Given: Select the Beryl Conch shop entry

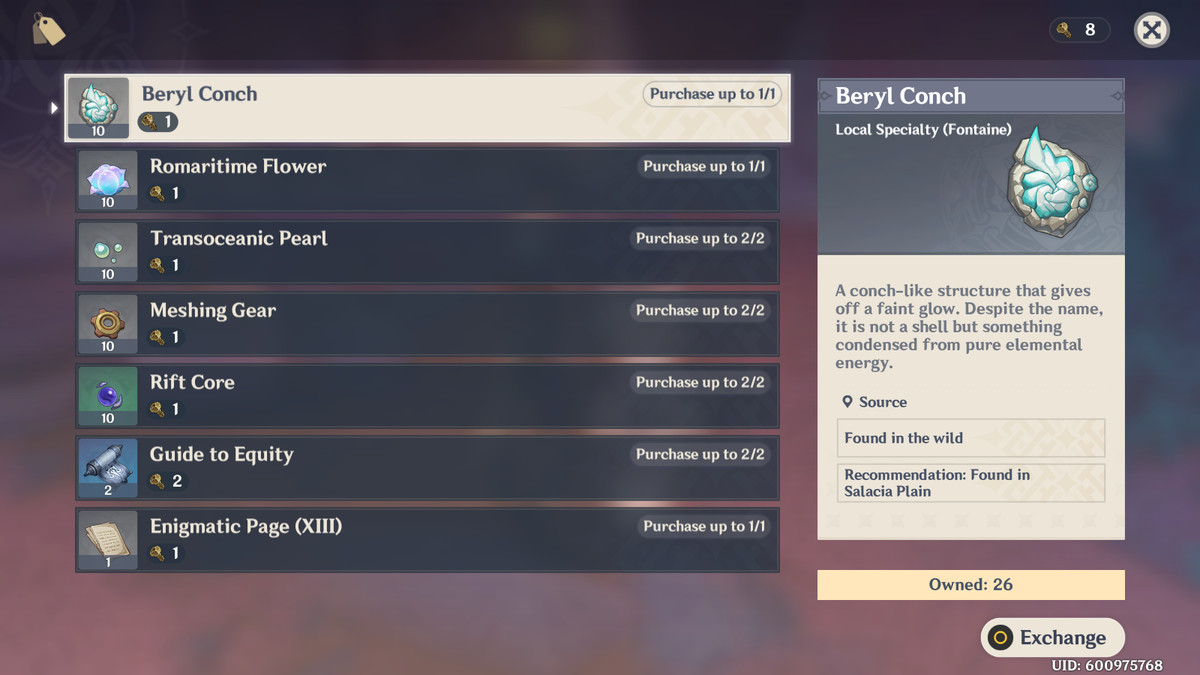Looking at the screenshot, I should point(427,108).
